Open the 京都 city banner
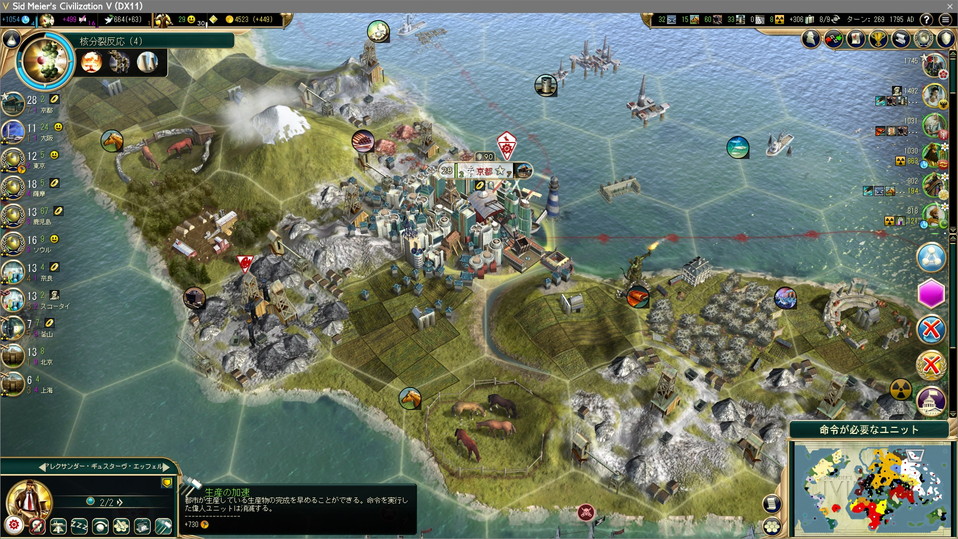 [478, 172]
